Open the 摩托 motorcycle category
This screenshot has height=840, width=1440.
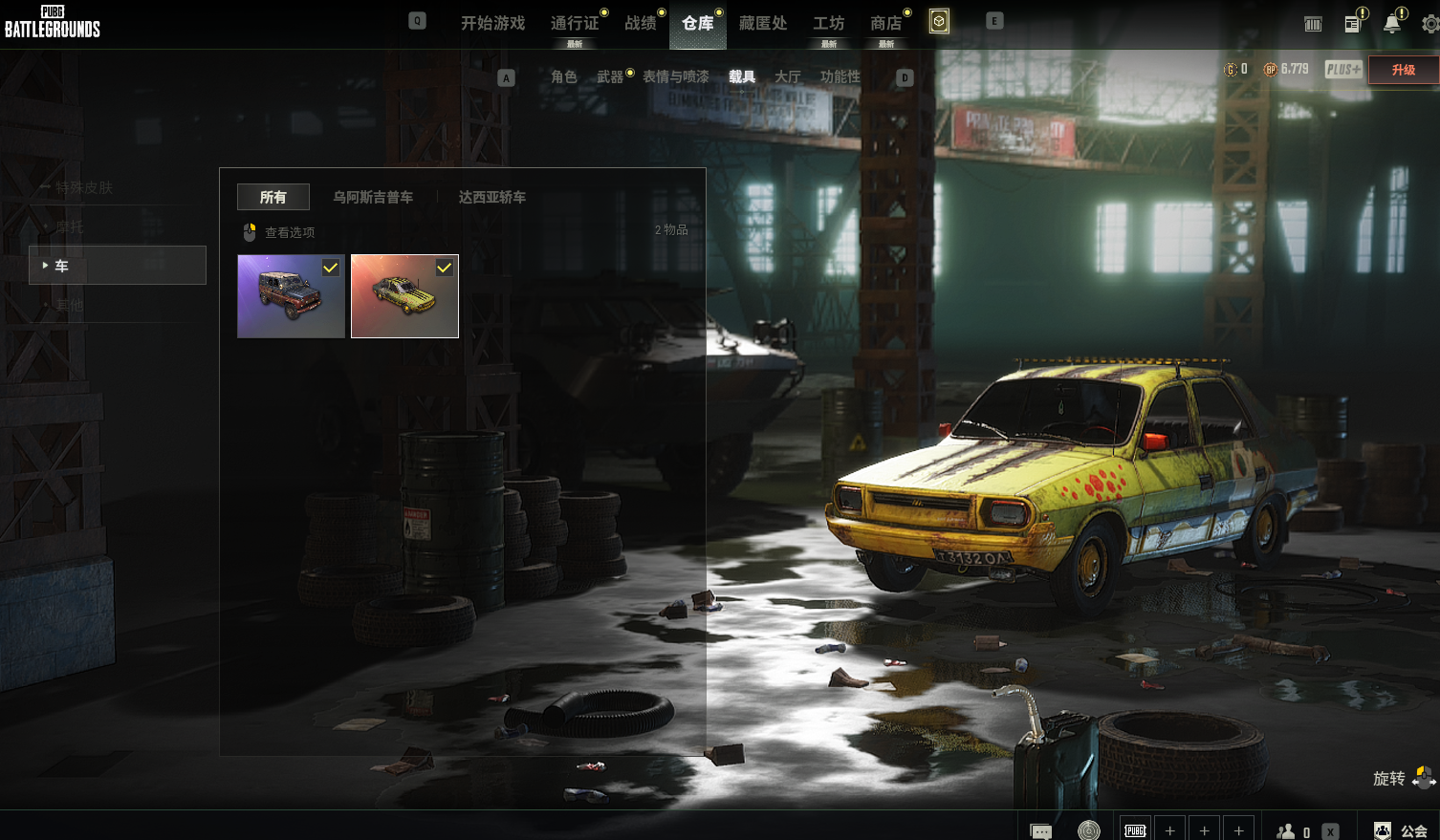click(70, 226)
